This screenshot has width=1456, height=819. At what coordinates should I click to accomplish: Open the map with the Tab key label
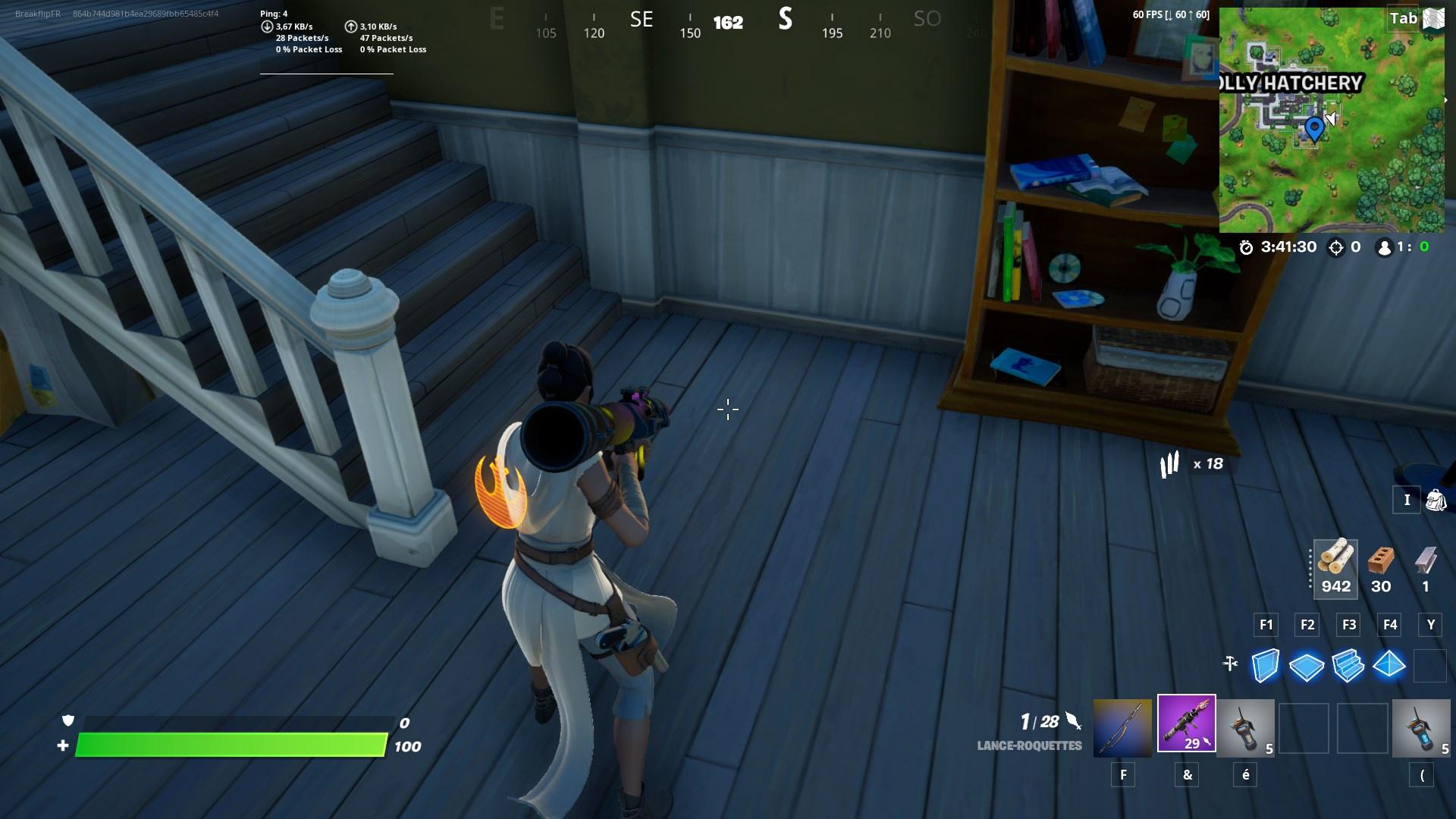[x=1404, y=18]
